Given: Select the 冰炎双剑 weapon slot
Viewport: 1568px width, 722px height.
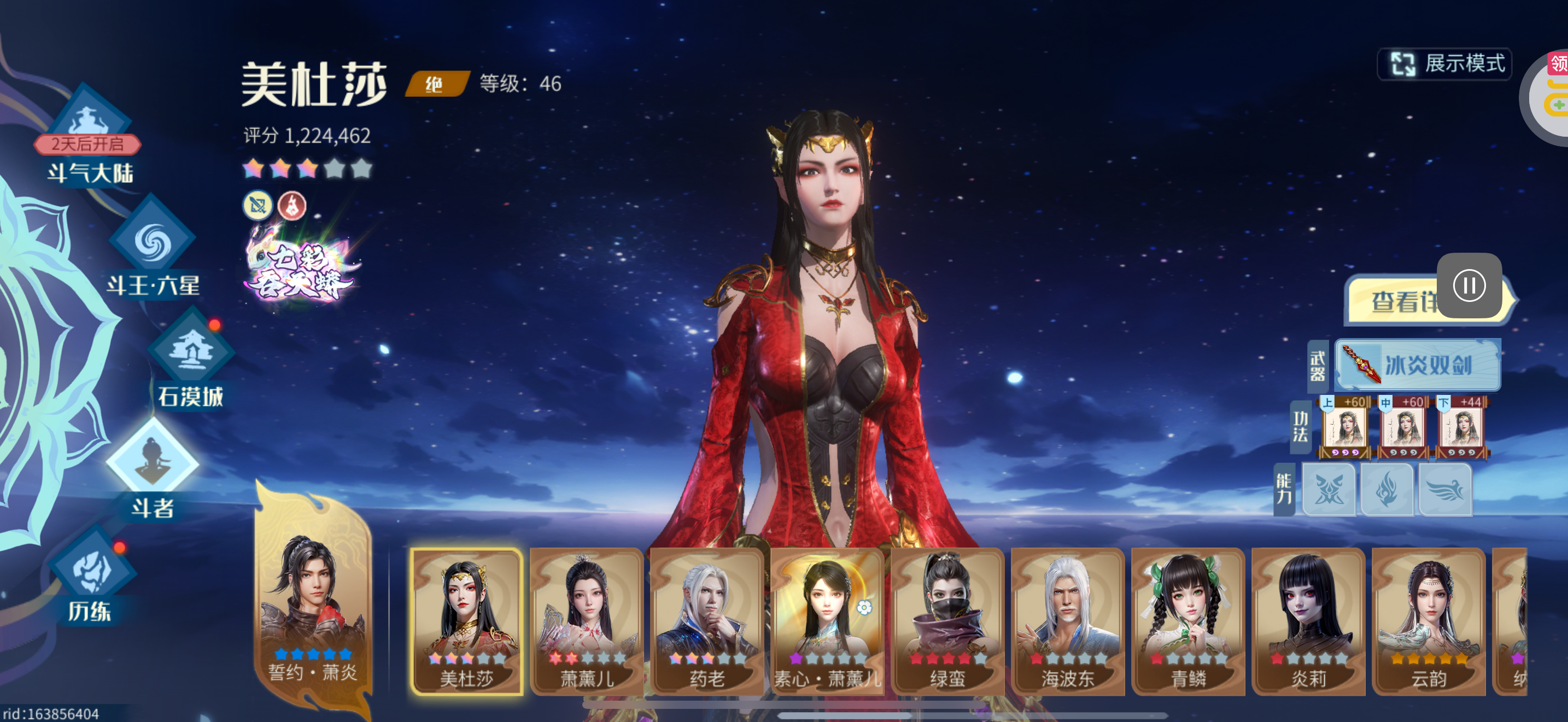Looking at the screenshot, I should 1417,365.
